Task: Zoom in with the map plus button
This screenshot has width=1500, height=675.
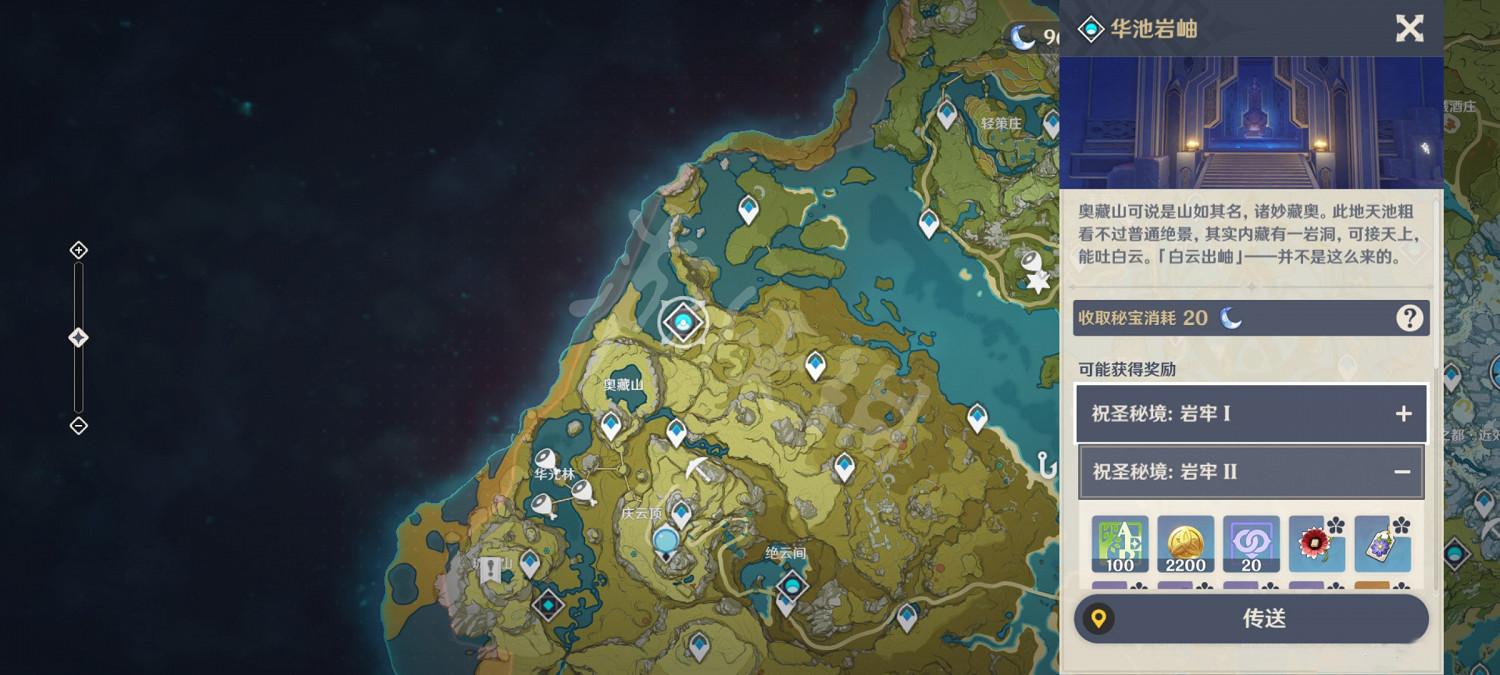Action: (x=78, y=250)
